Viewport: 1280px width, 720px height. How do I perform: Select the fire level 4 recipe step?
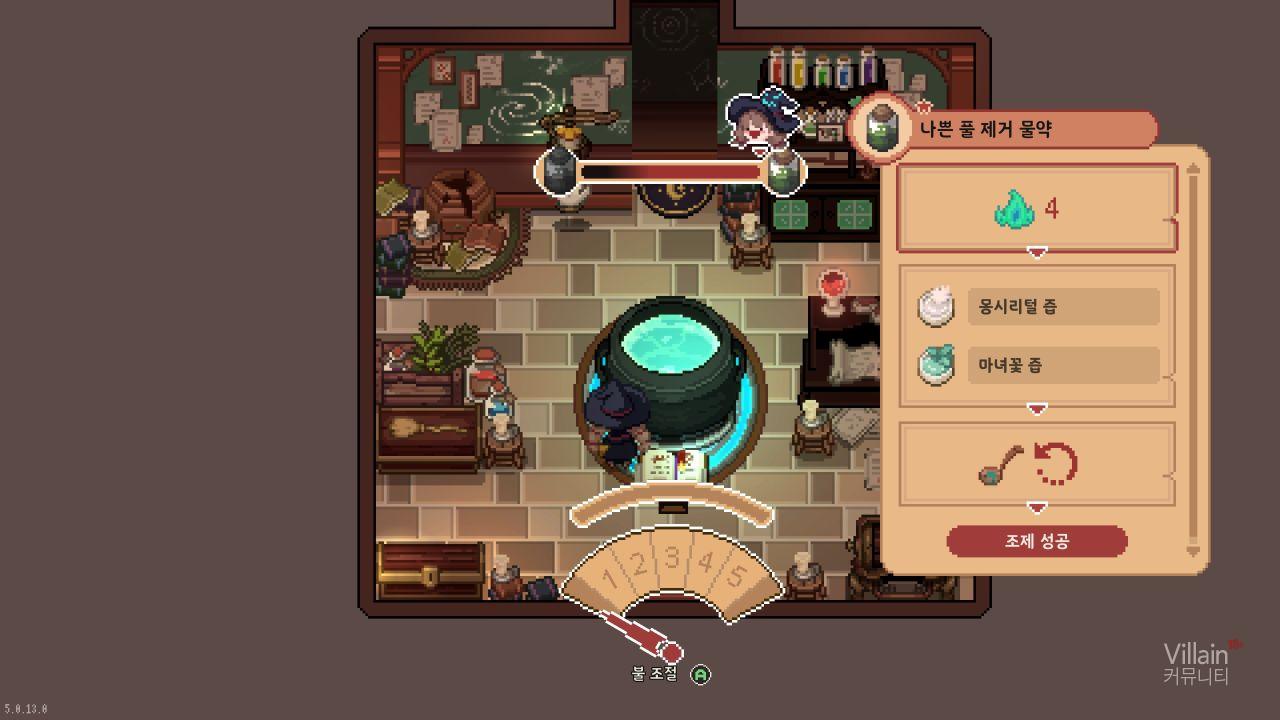click(x=1036, y=209)
